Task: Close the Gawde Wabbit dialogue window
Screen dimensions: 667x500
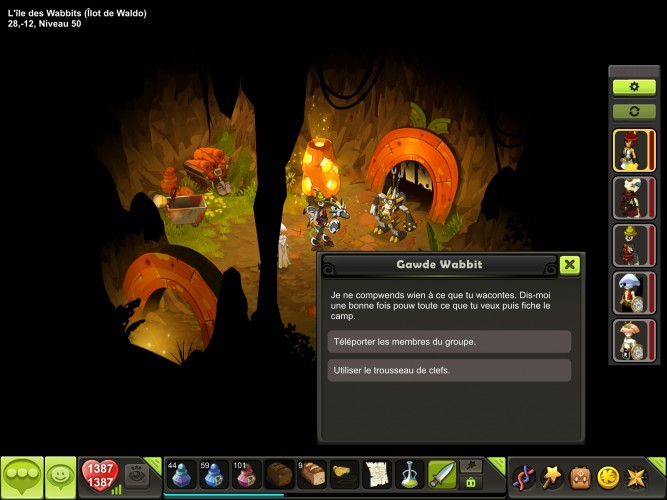Action: pyautogui.click(x=569, y=265)
